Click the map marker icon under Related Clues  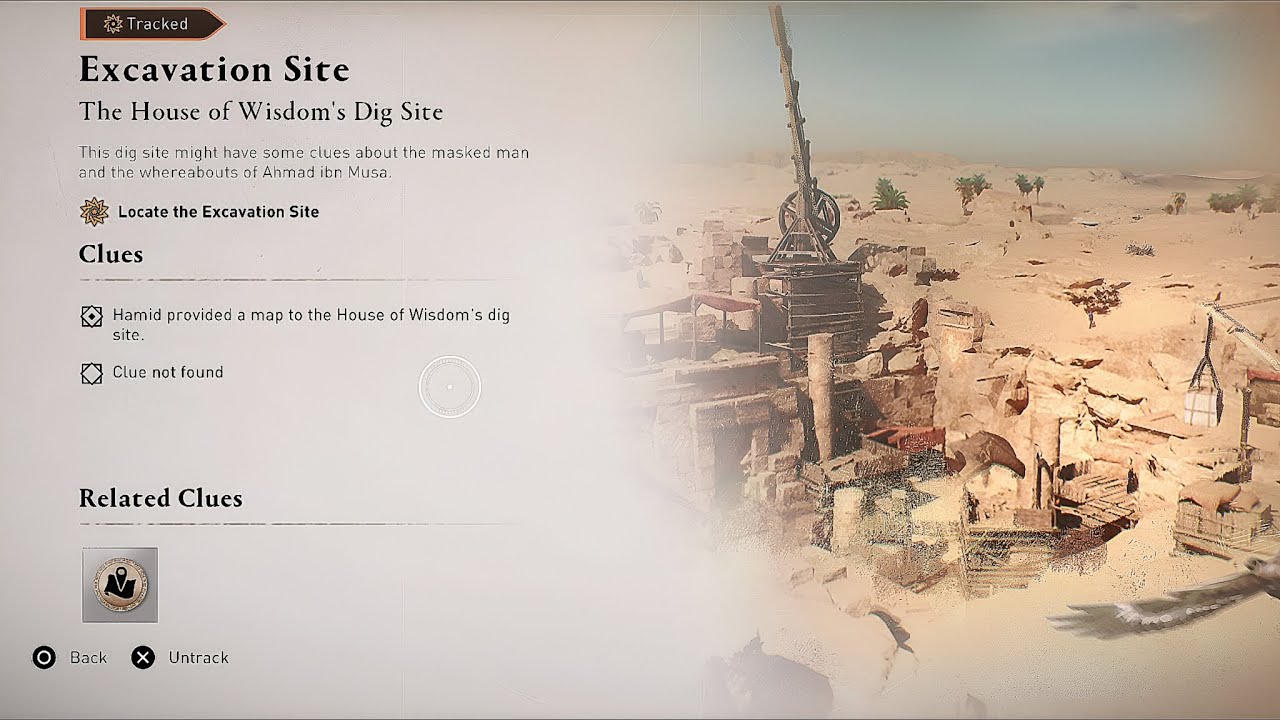[120, 586]
